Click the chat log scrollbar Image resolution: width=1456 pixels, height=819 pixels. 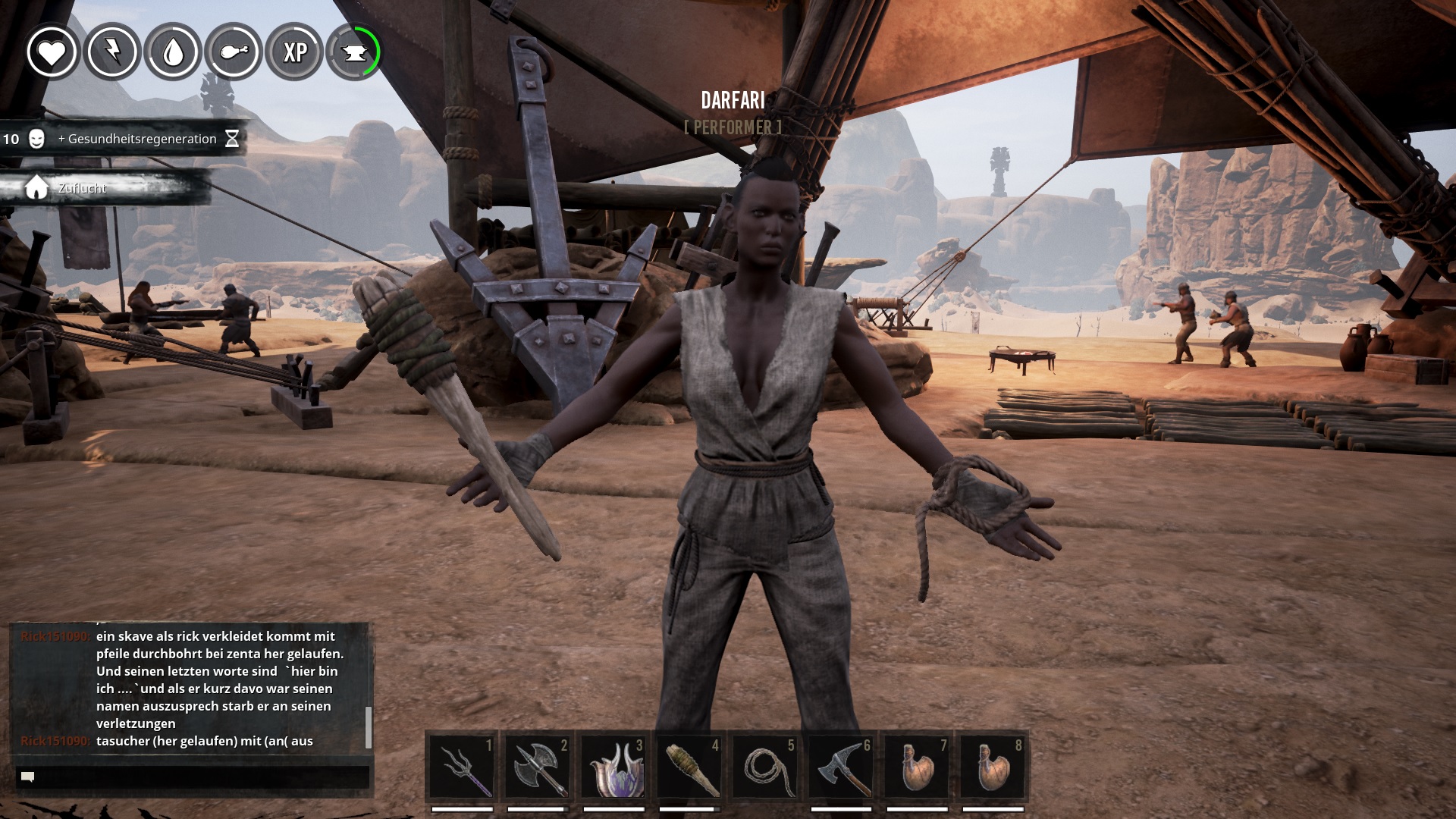(369, 726)
